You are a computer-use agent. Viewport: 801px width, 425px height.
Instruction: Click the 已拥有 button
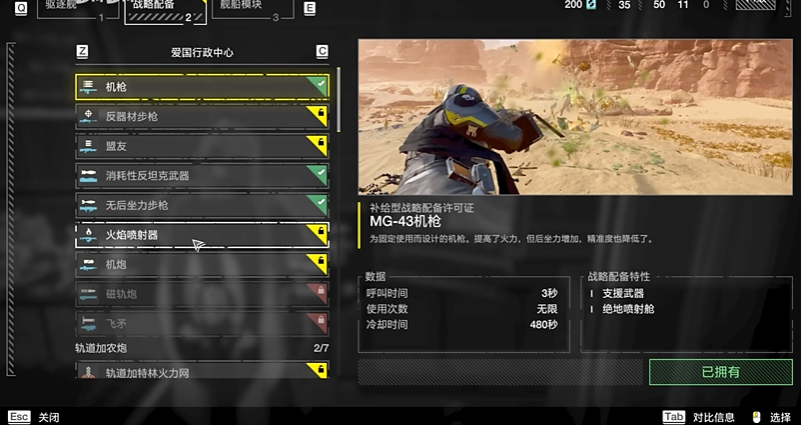tap(720, 372)
